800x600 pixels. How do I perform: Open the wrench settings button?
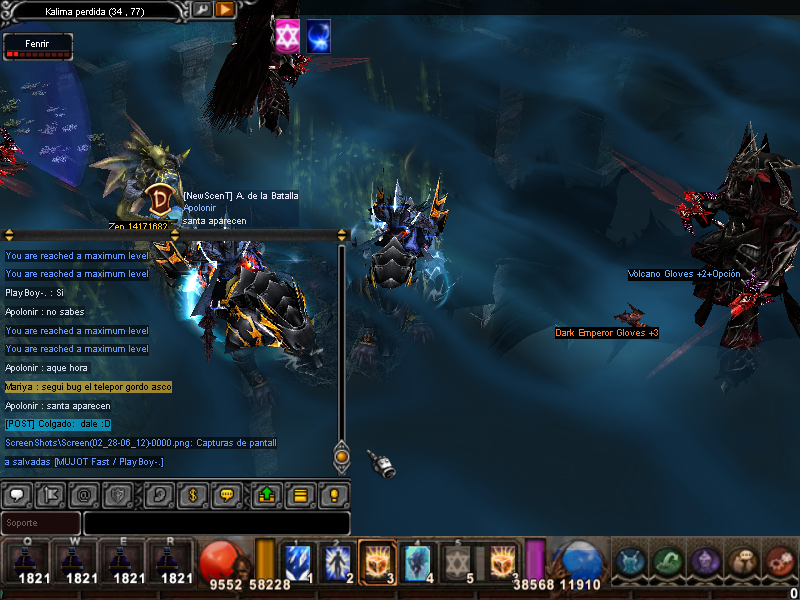coord(201,10)
